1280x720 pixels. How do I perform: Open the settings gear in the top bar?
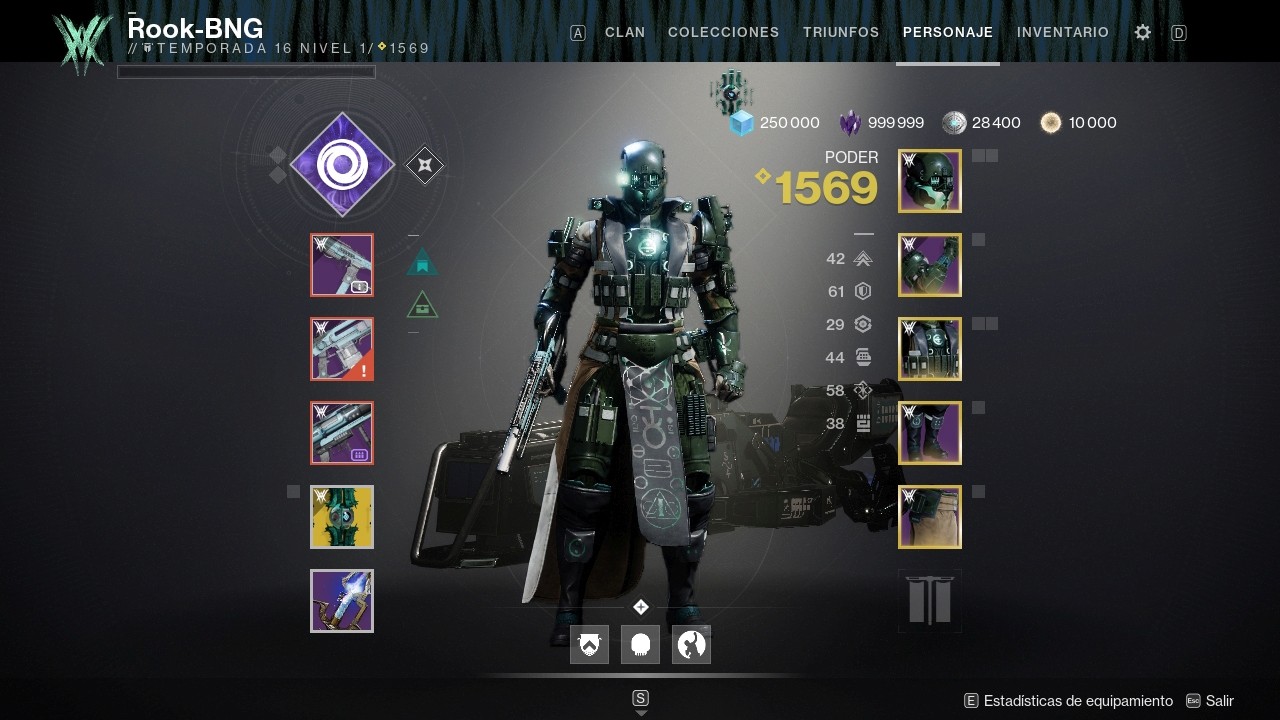tap(1142, 32)
